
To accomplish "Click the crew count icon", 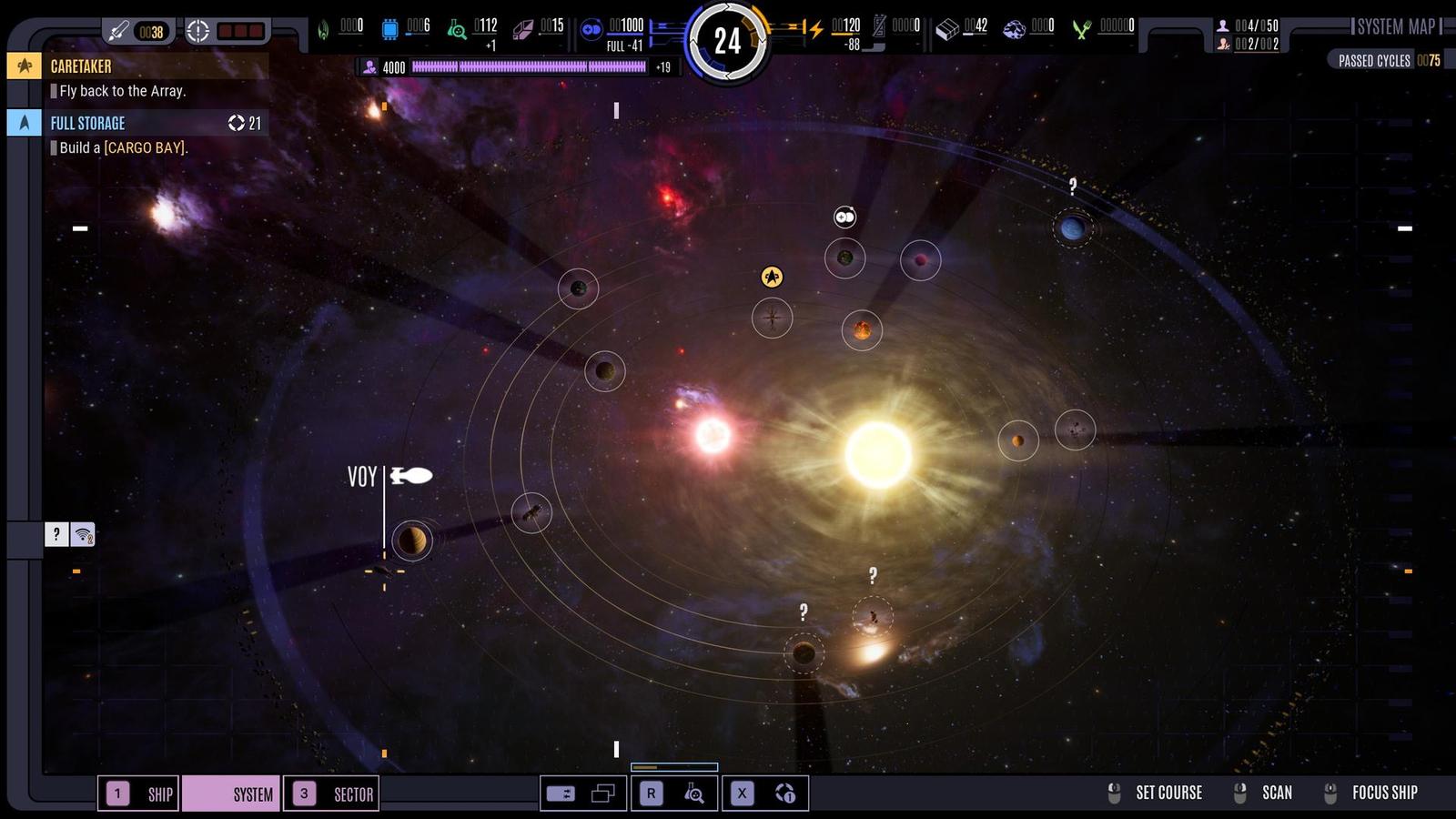I will [1223, 25].
